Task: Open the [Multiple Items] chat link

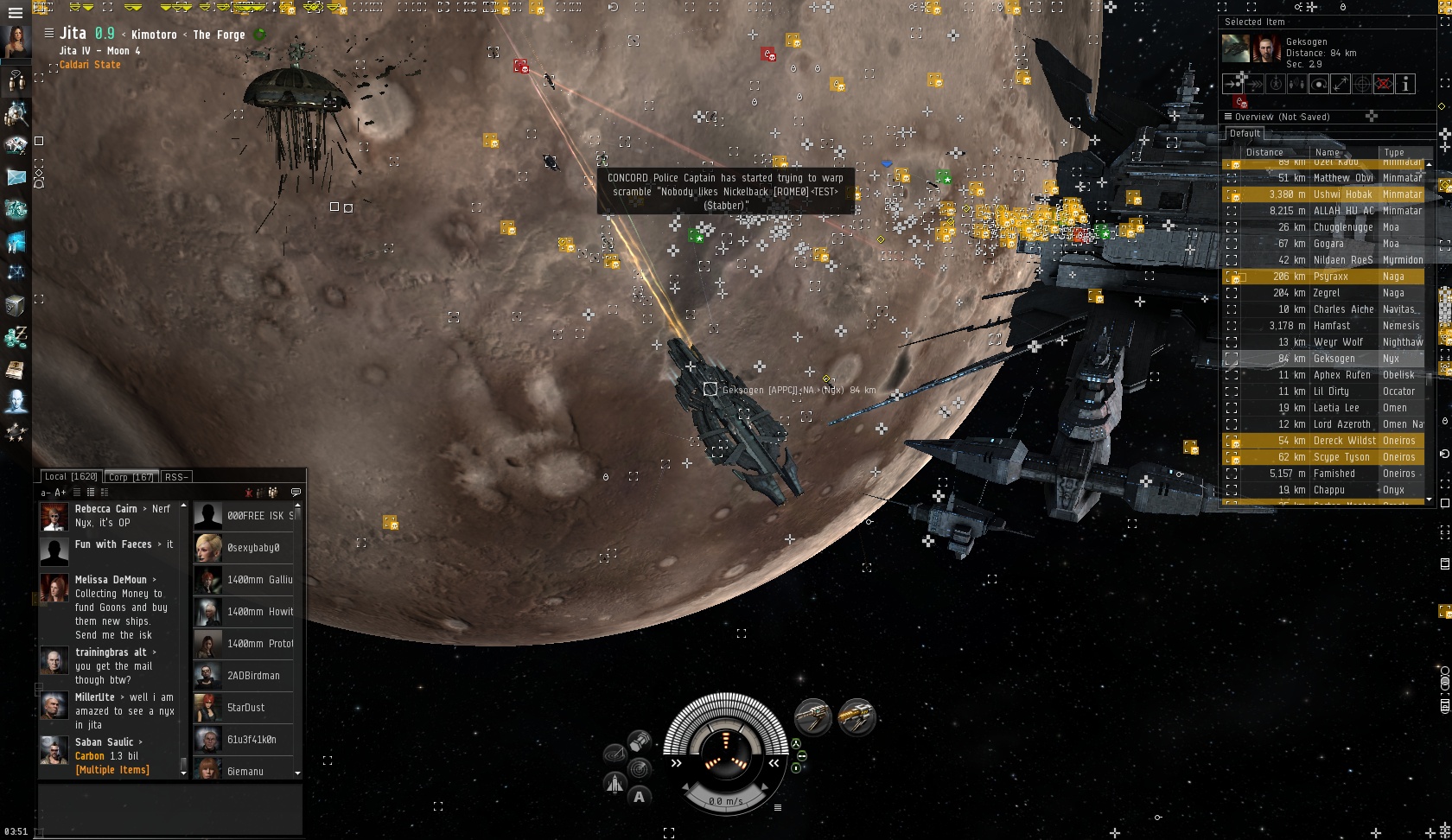Action: click(111, 770)
